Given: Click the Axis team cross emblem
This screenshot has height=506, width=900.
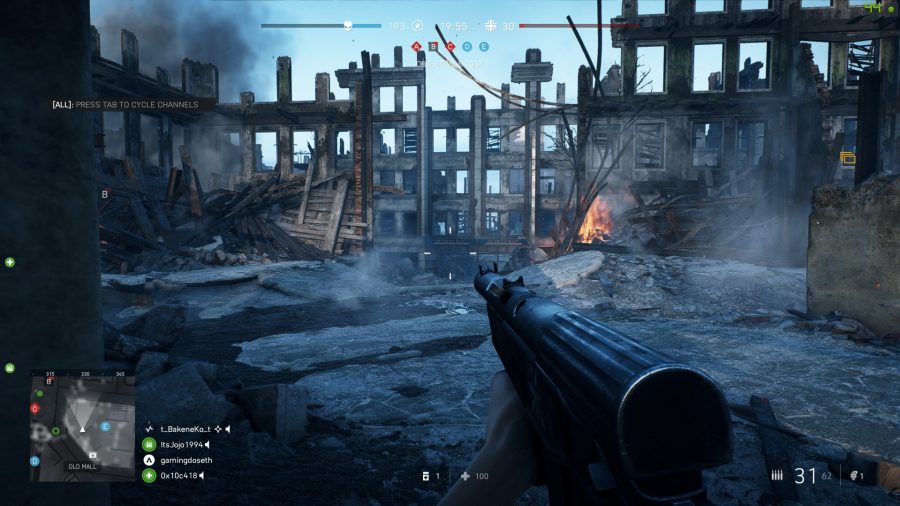Looking at the screenshot, I should pos(490,26).
